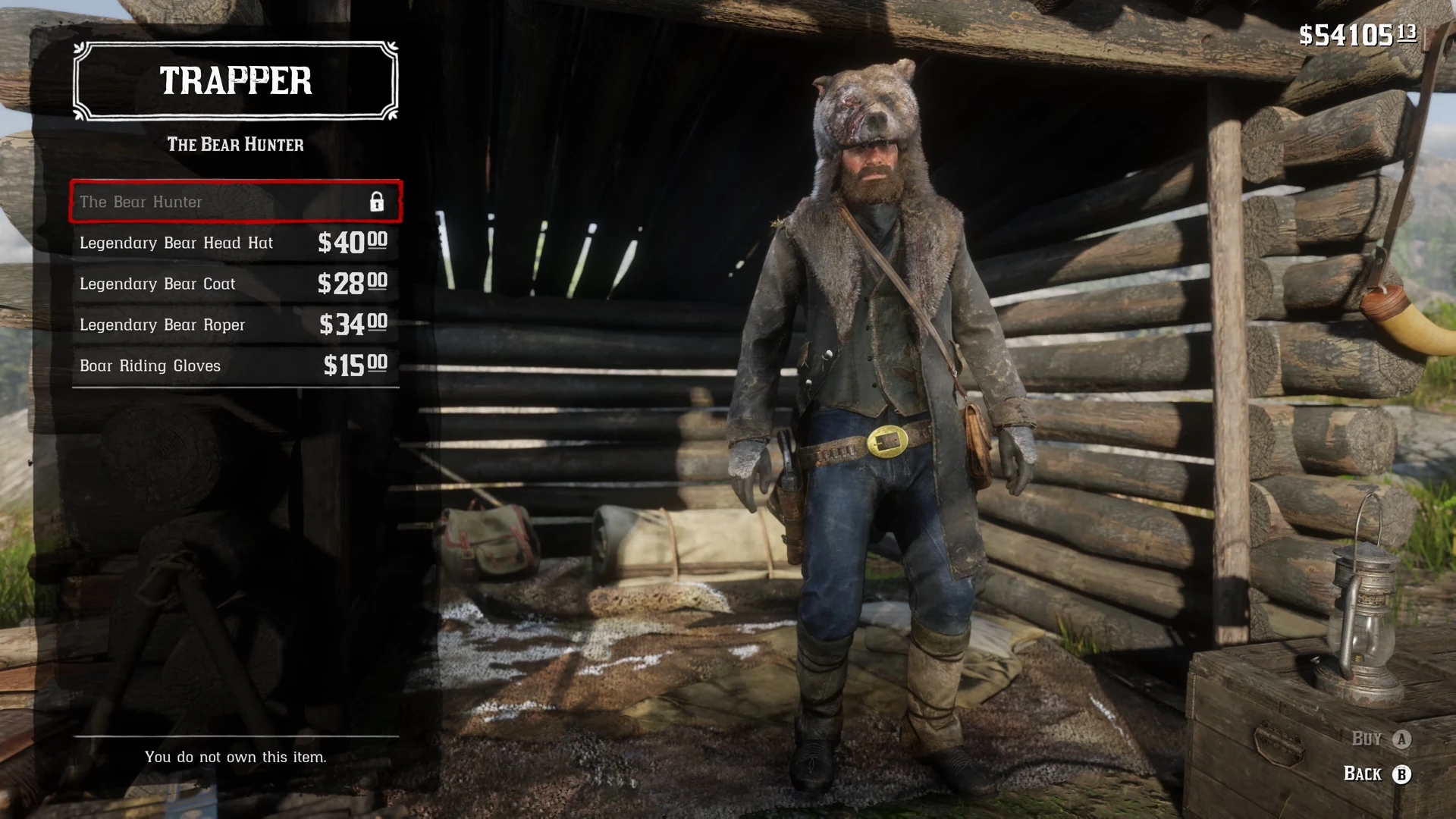This screenshot has width=1456, height=819.
Task: Click the A button icon next to Buy
Action: [x=1401, y=737]
